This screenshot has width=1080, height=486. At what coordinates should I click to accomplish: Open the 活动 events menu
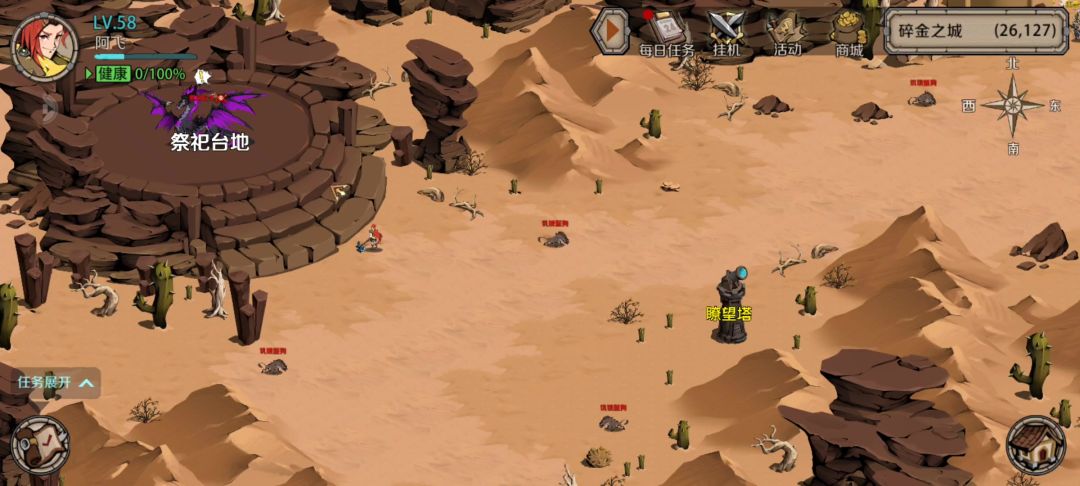[x=787, y=33]
